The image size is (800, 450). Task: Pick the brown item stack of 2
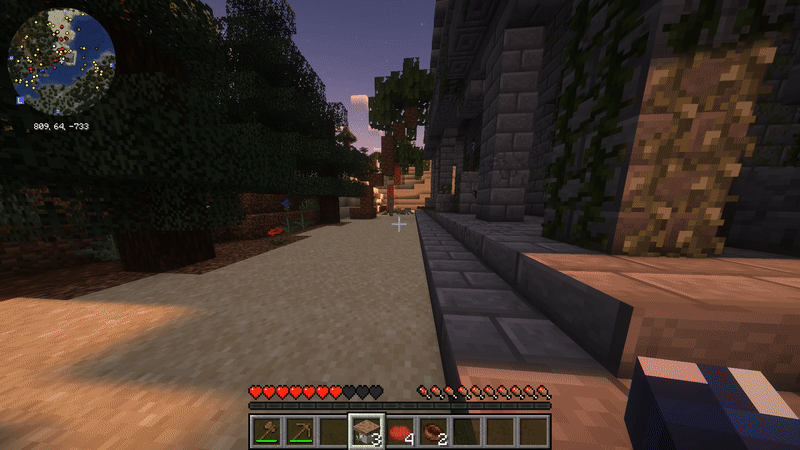[x=433, y=431]
